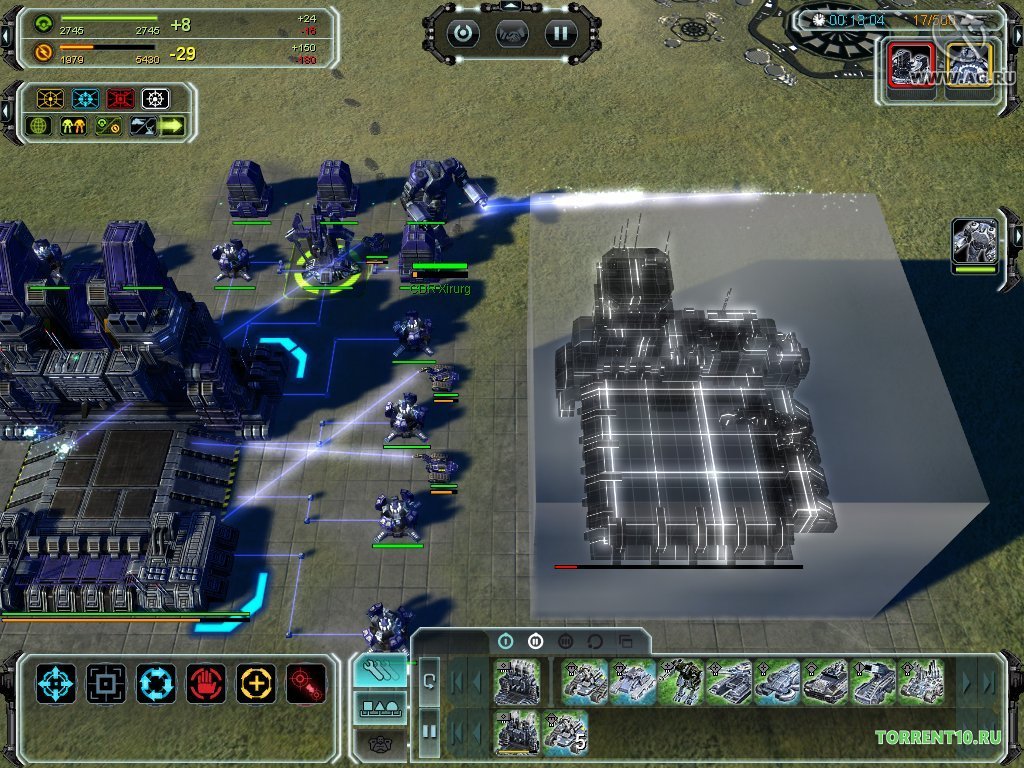This screenshot has height=768, width=1024.
Task: Queue the walker mech unit build icon
Action: coord(679,679)
